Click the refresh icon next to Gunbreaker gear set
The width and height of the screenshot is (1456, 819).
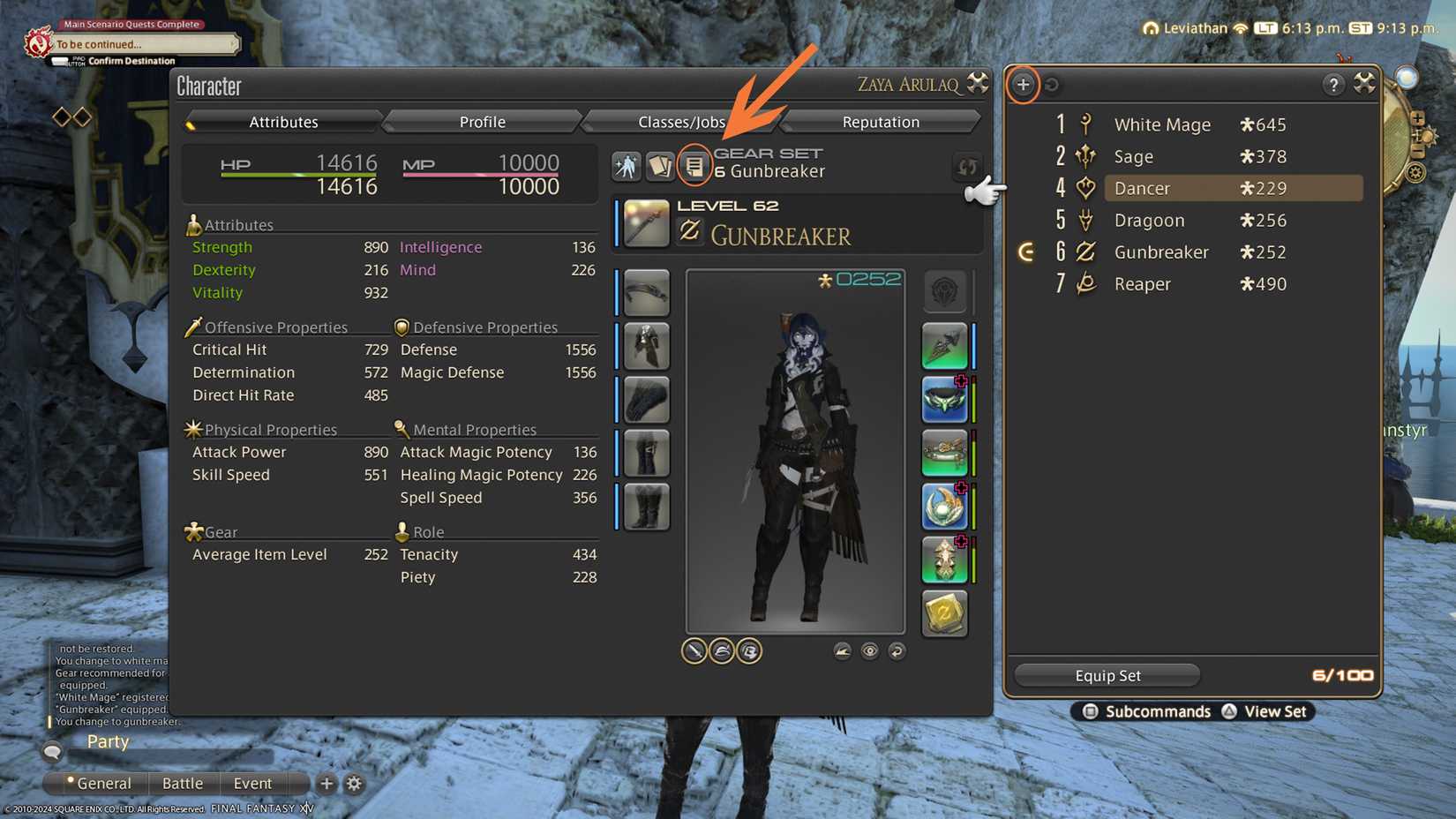click(966, 167)
